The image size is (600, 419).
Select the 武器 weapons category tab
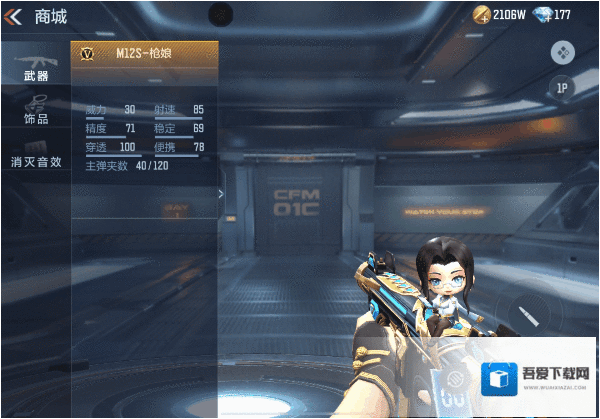pyautogui.click(x=35, y=66)
